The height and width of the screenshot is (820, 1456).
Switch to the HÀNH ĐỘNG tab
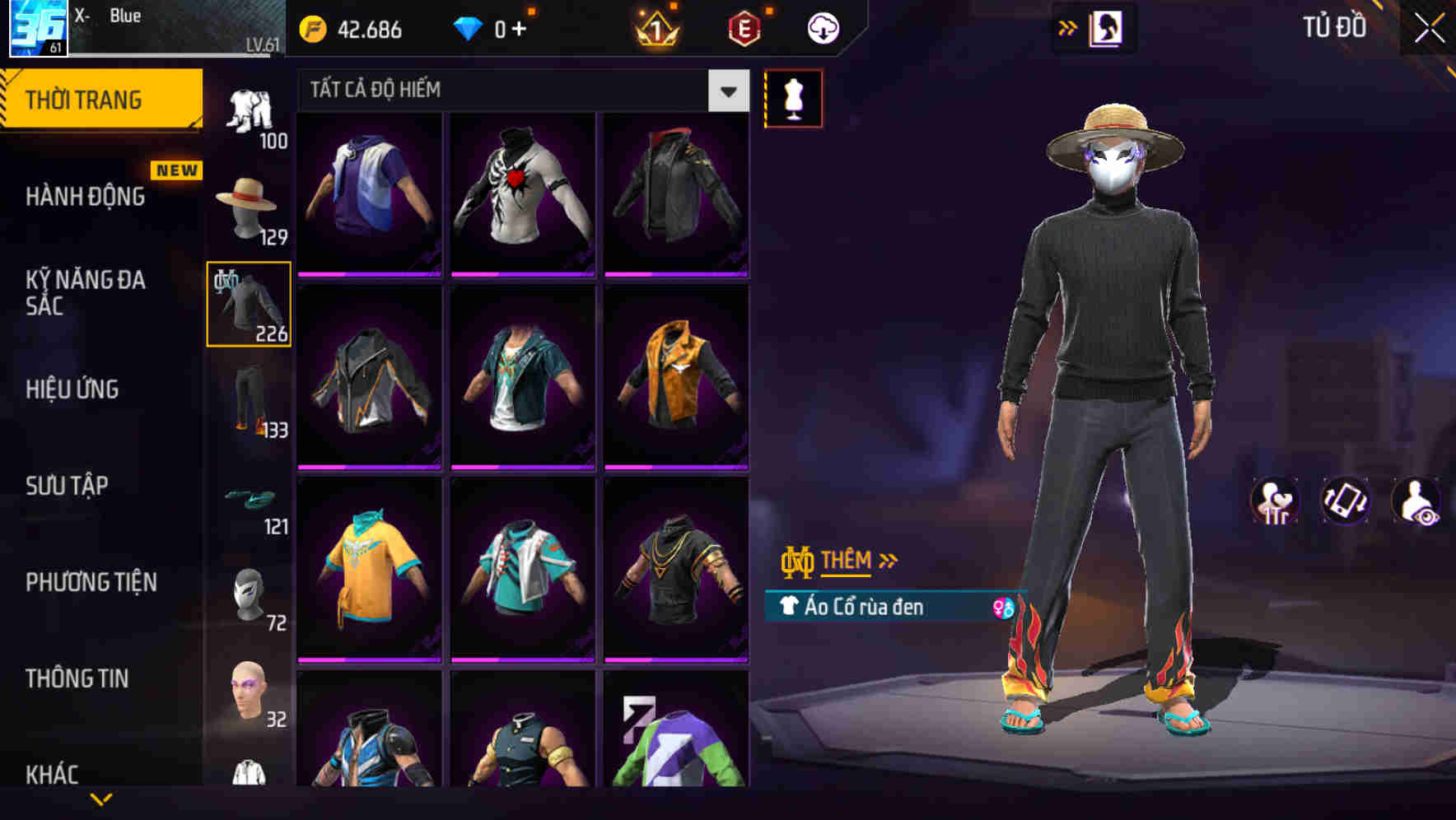tap(86, 197)
